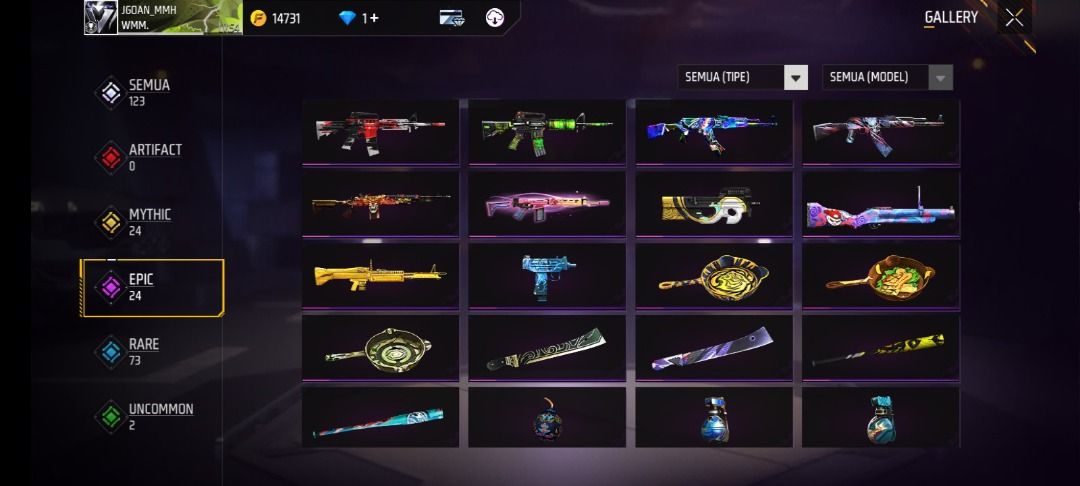Select the yellow and black bat skin
This screenshot has height=486, width=1080.
880,347
